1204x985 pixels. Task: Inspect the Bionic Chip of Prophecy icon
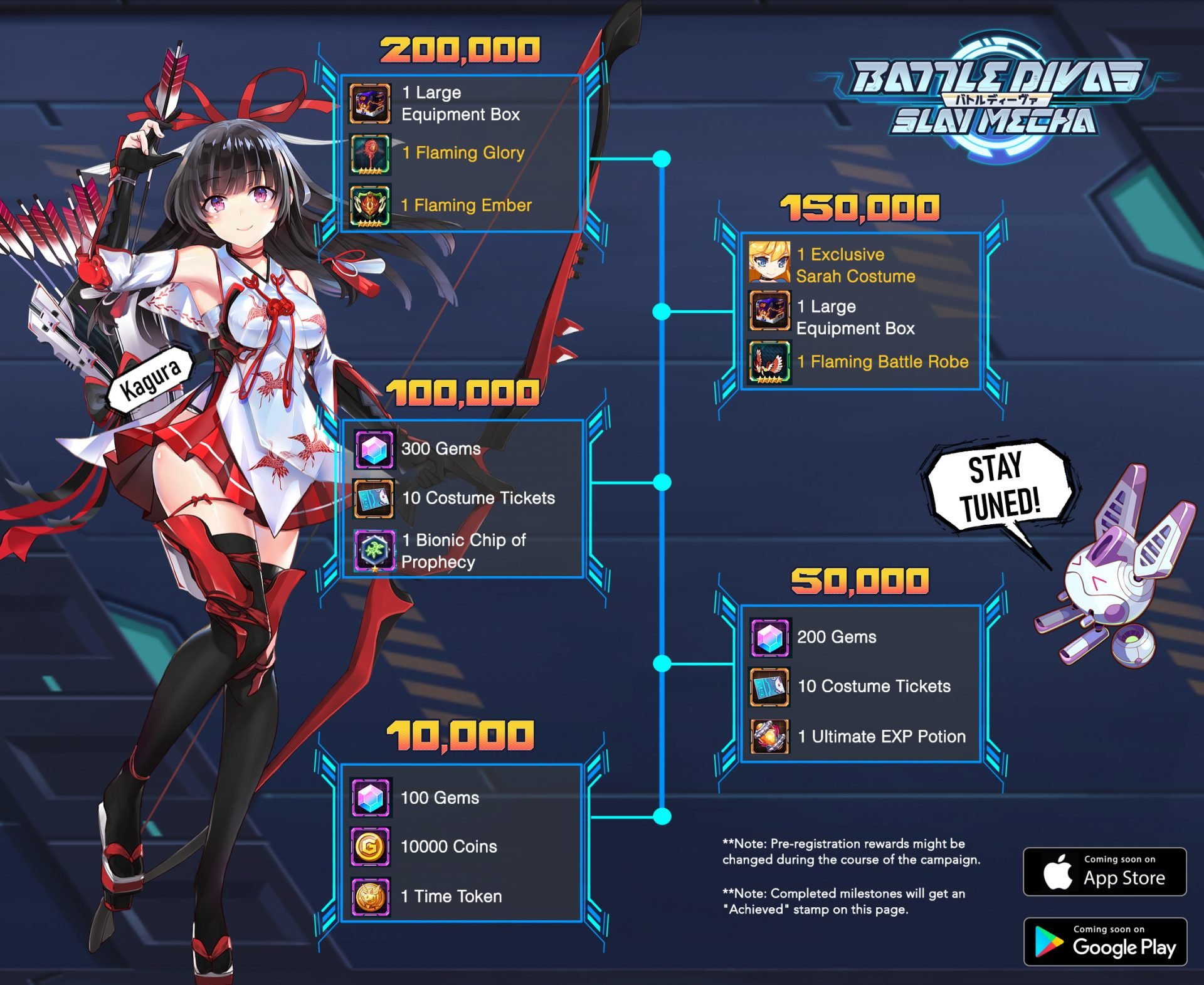(x=374, y=550)
